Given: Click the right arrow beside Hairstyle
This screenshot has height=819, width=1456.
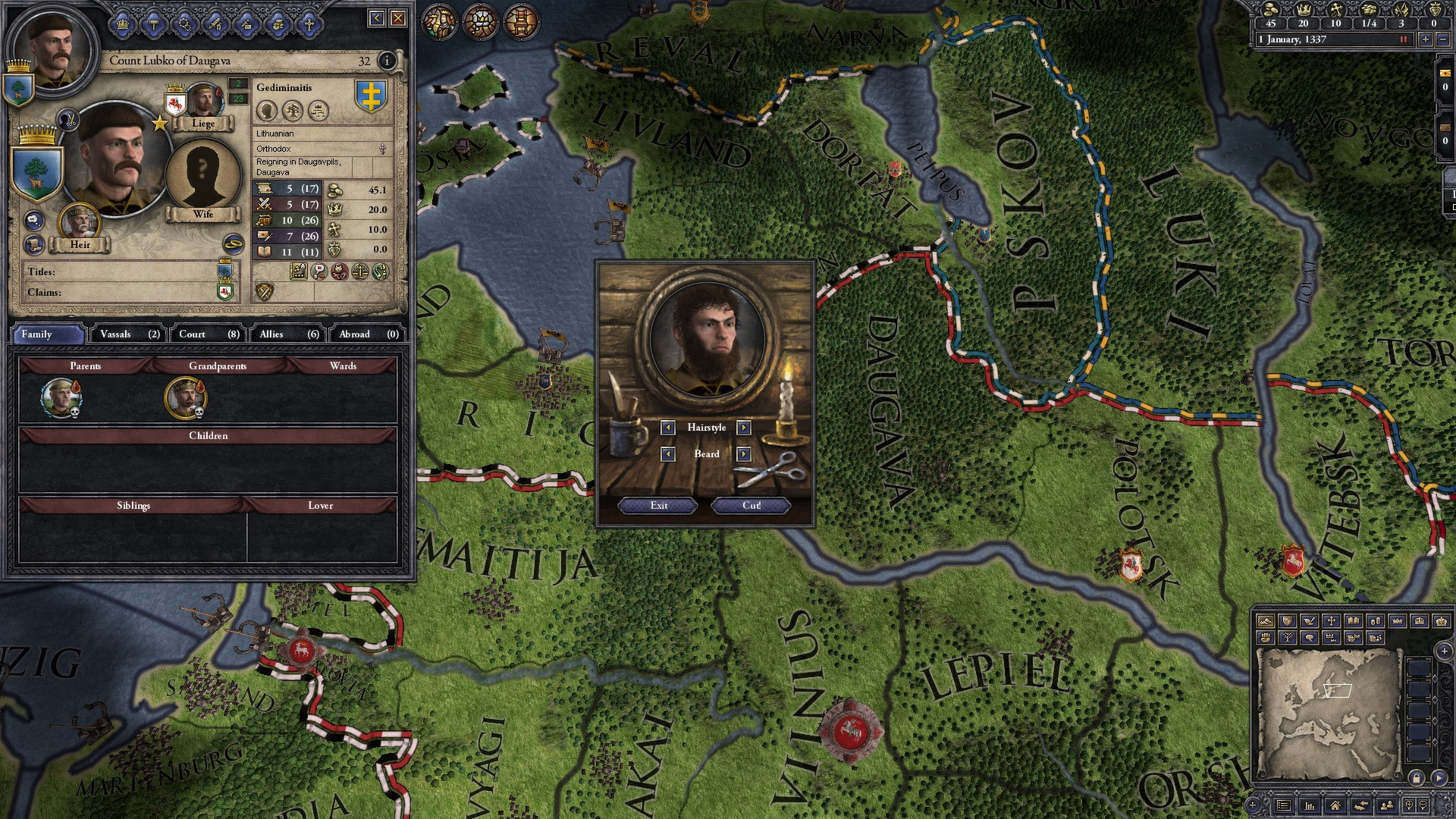Looking at the screenshot, I should tap(742, 428).
